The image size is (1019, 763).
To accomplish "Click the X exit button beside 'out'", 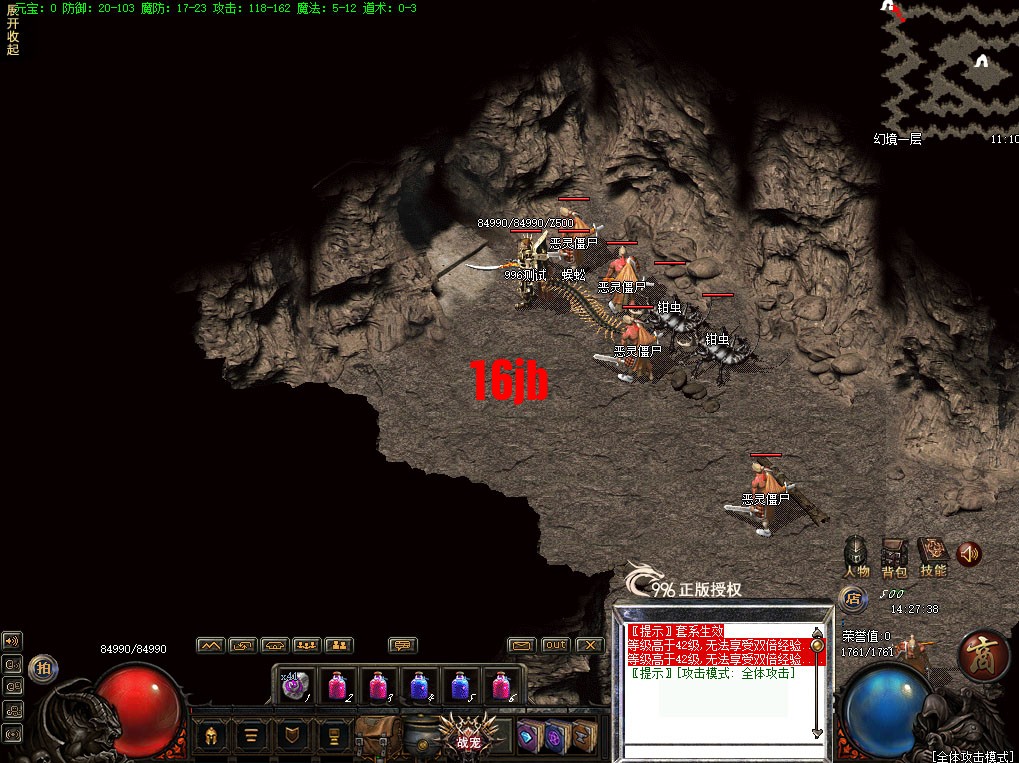I will point(590,645).
